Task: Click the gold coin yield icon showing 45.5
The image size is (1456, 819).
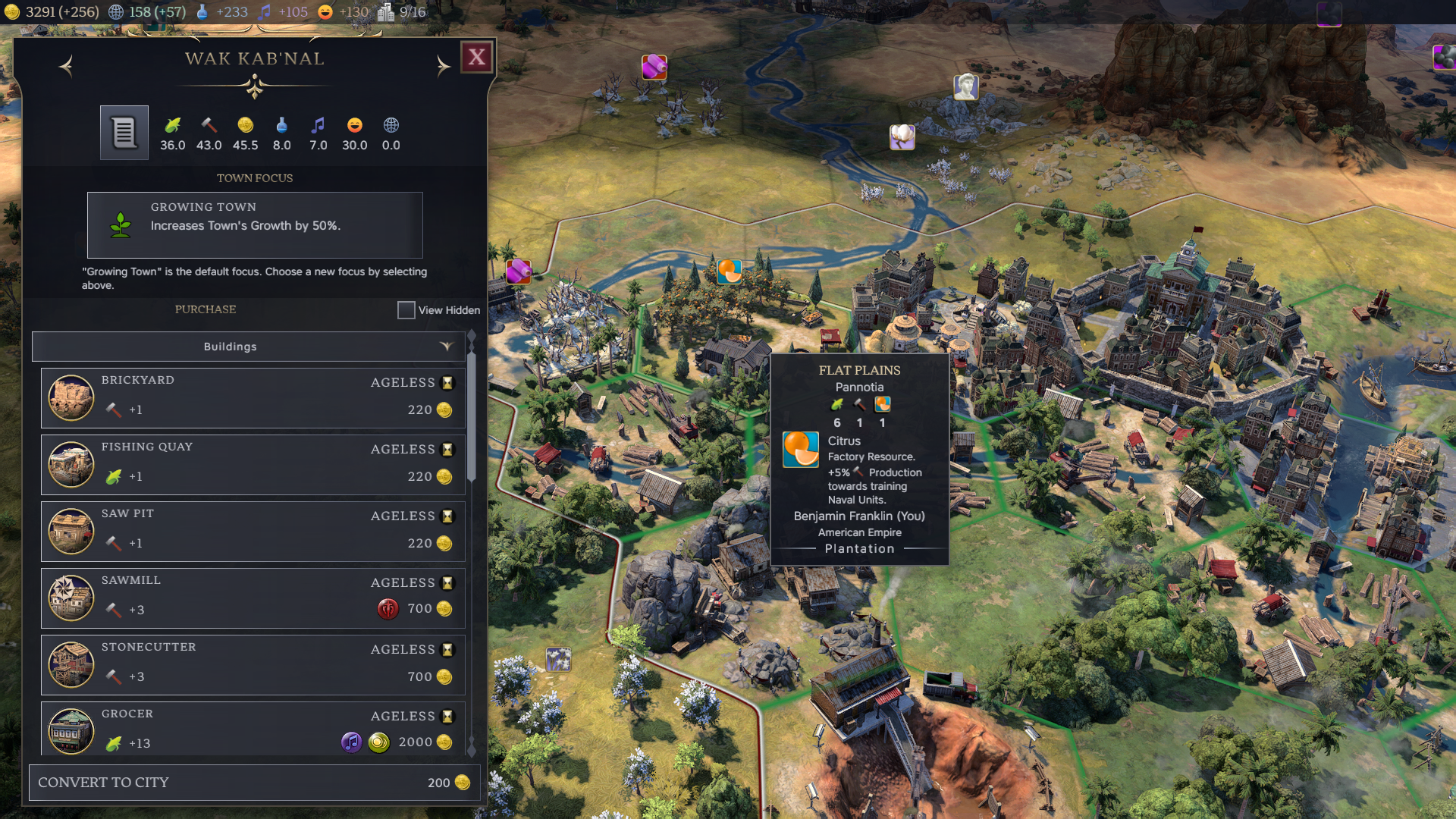Action: [x=245, y=126]
